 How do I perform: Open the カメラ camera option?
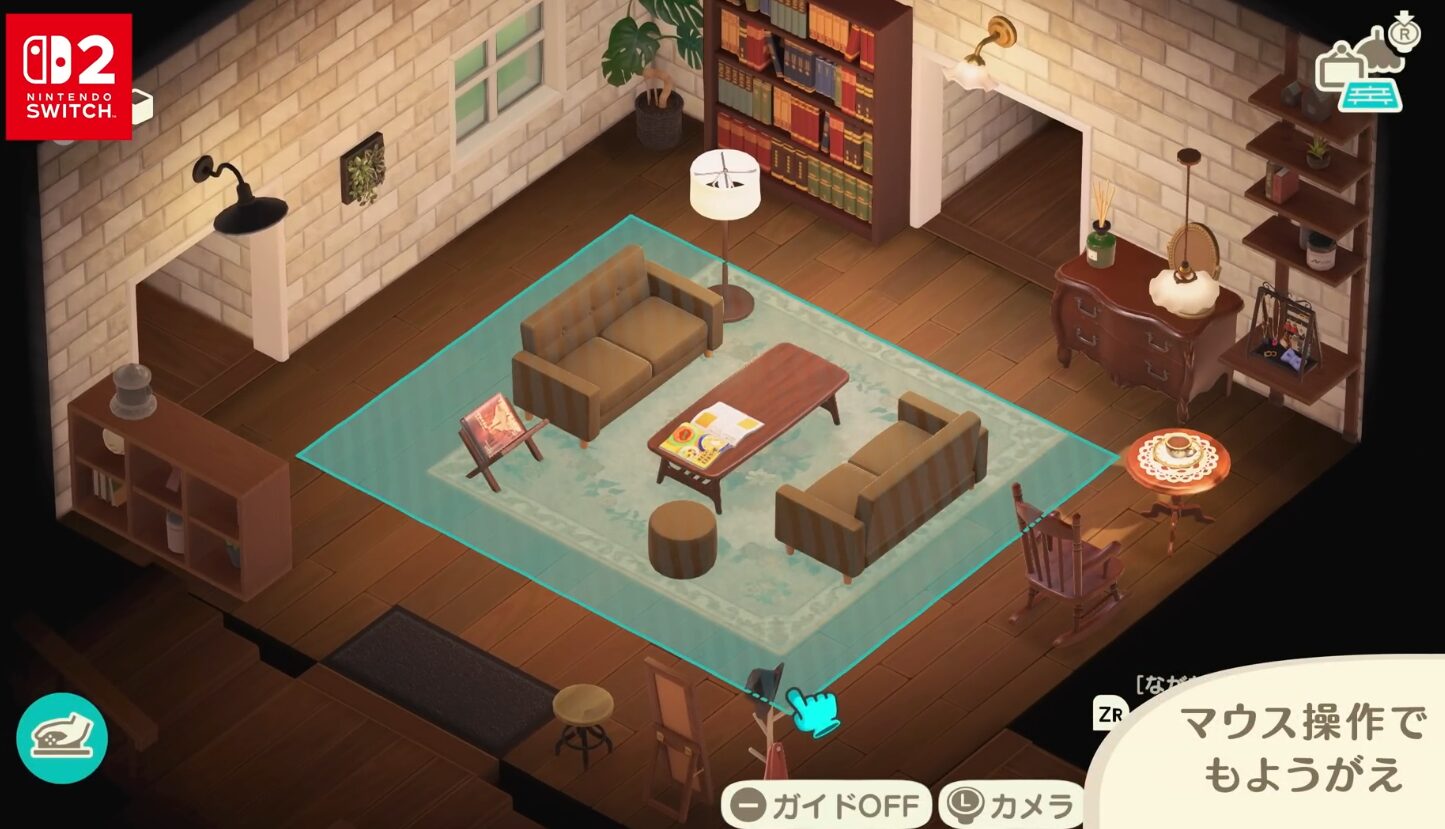[x=1011, y=805]
